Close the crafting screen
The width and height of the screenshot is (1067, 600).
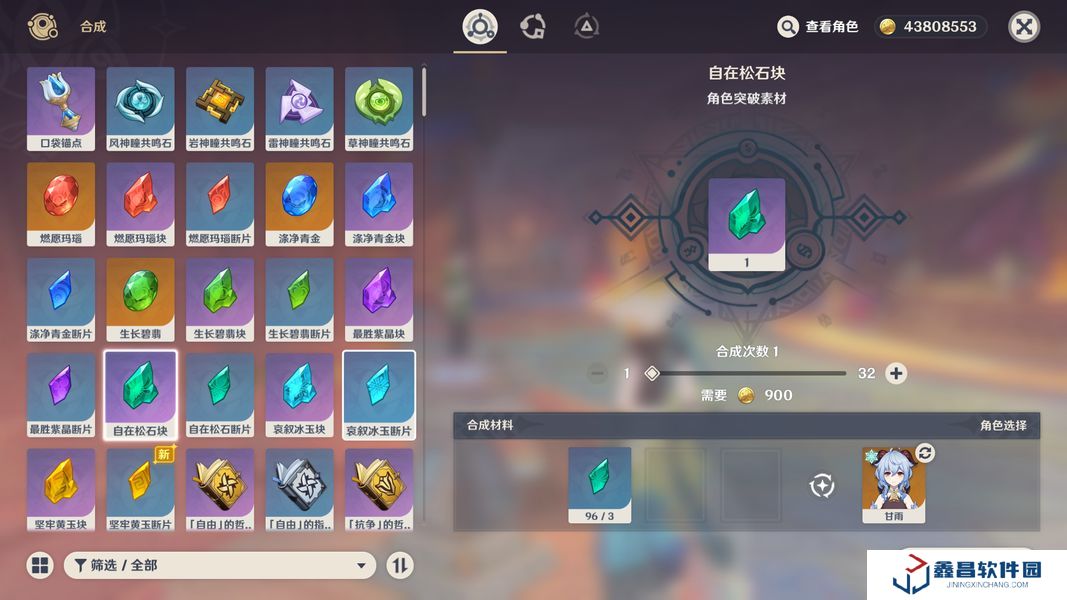click(1023, 27)
